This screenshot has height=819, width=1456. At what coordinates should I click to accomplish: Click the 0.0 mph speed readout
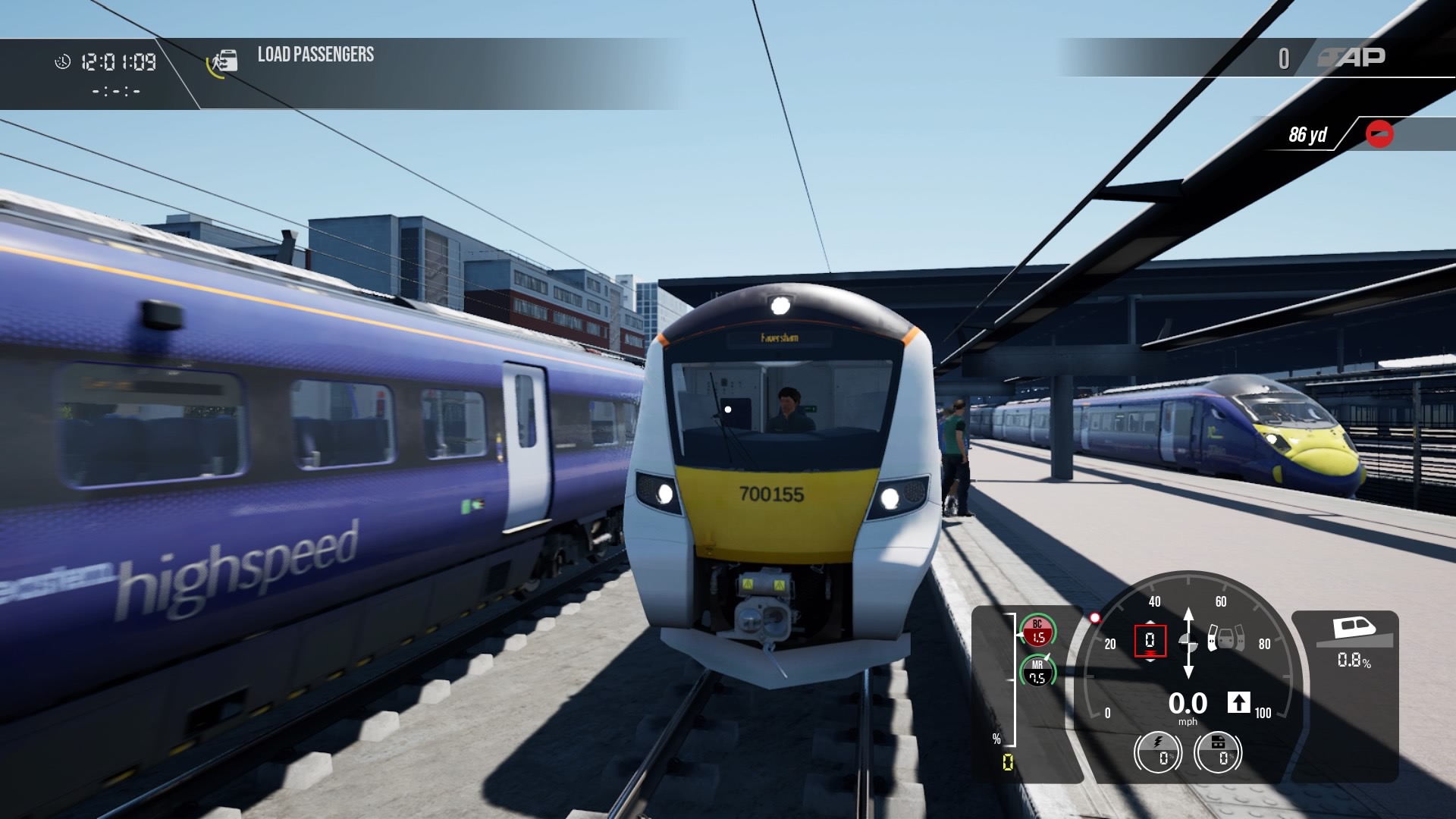pyautogui.click(x=1188, y=704)
